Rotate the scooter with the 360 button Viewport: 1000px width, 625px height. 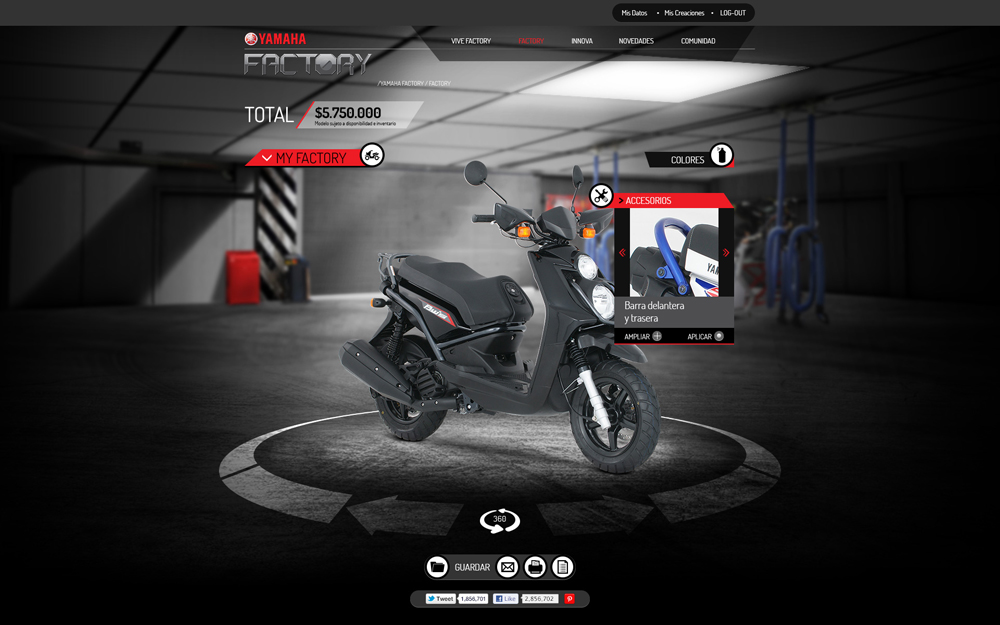[499, 520]
